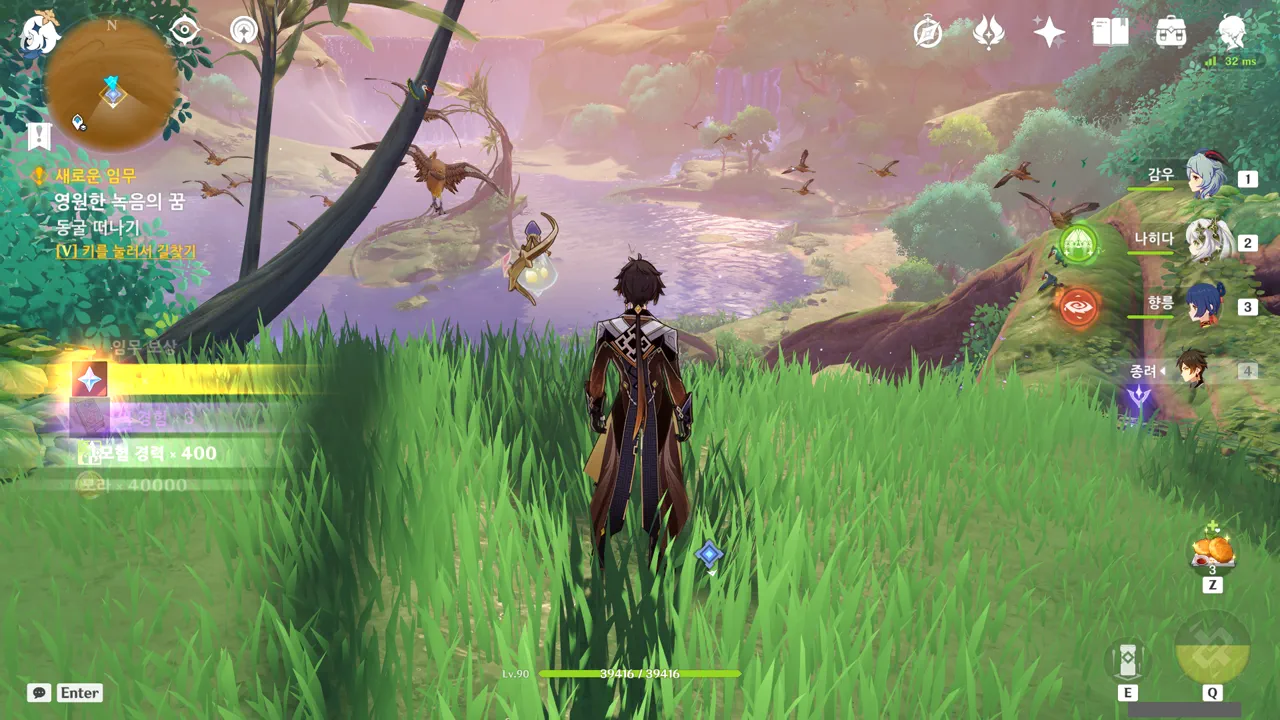Screen dimensions: 1280x720
Task: Open the quest bookmark icon under the minimap
Action: point(39,136)
